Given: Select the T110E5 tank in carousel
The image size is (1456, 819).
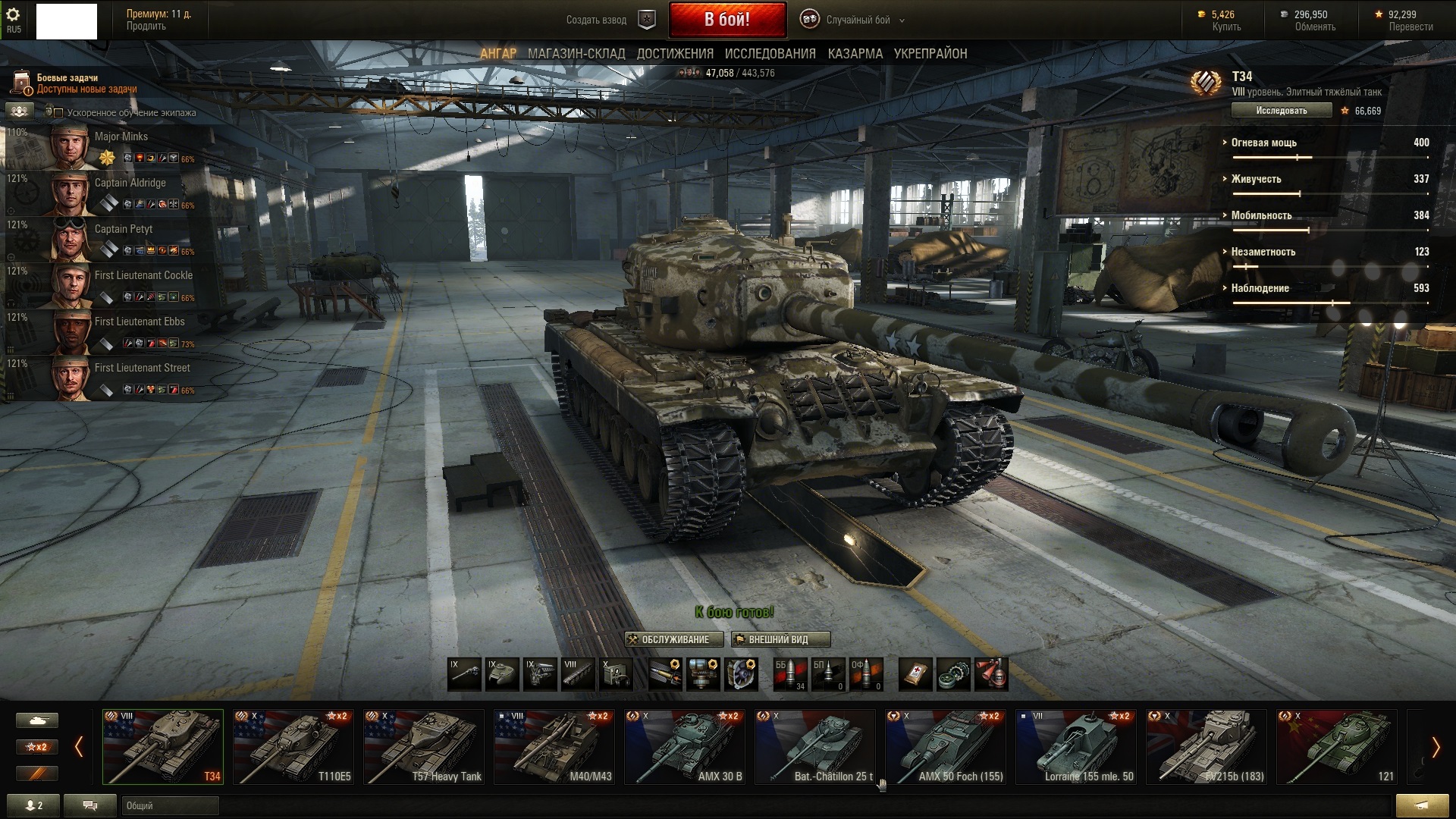Looking at the screenshot, I should [x=293, y=746].
